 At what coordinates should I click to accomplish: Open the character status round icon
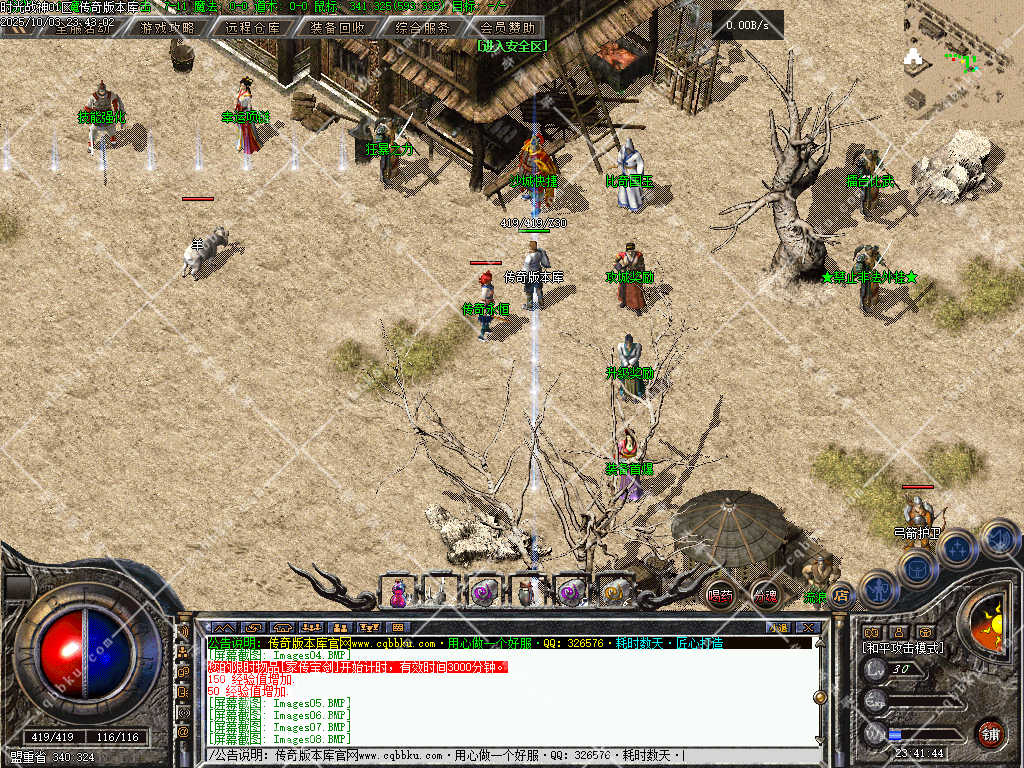point(879,588)
